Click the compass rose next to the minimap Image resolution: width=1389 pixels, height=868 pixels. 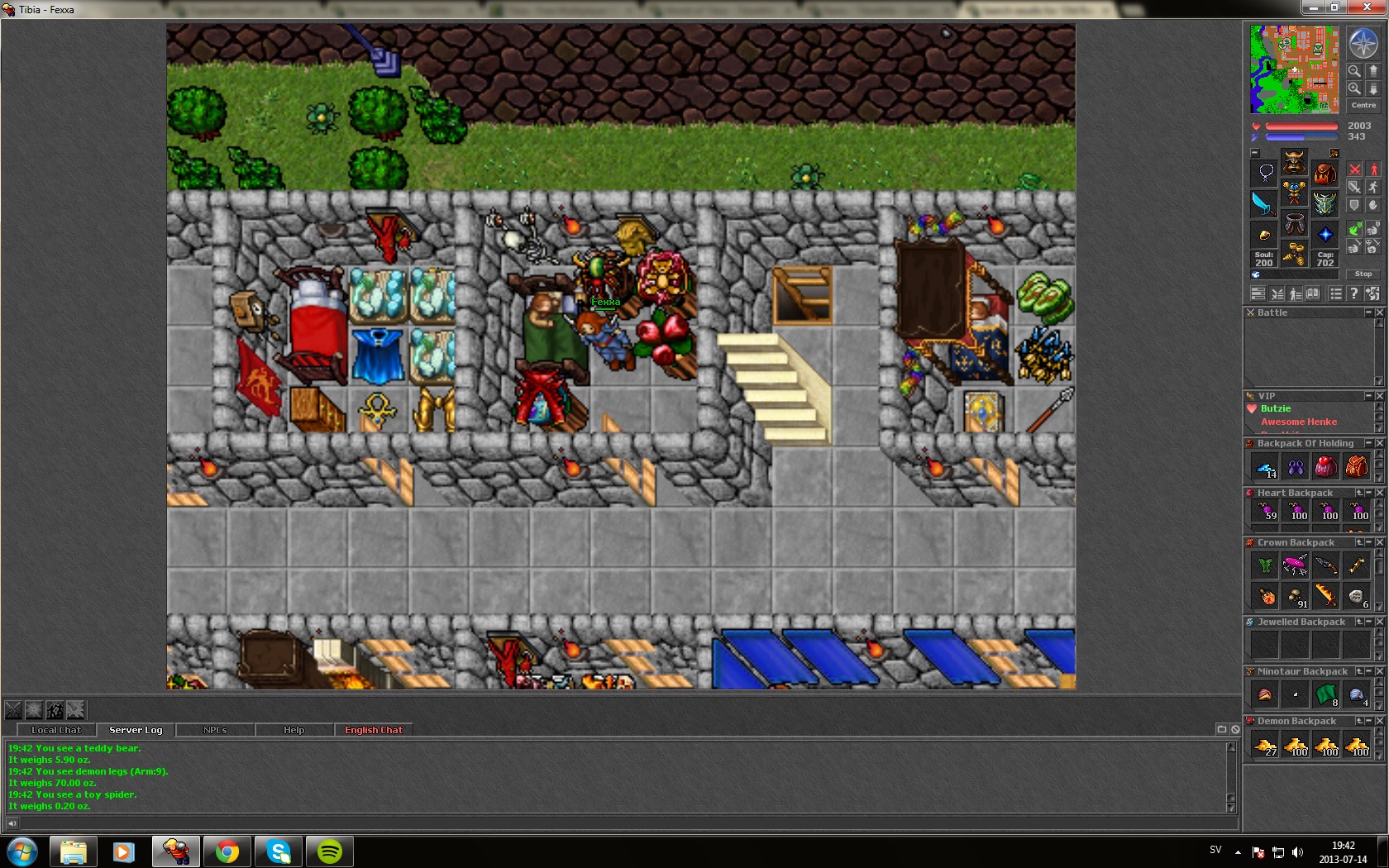[1363, 43]
